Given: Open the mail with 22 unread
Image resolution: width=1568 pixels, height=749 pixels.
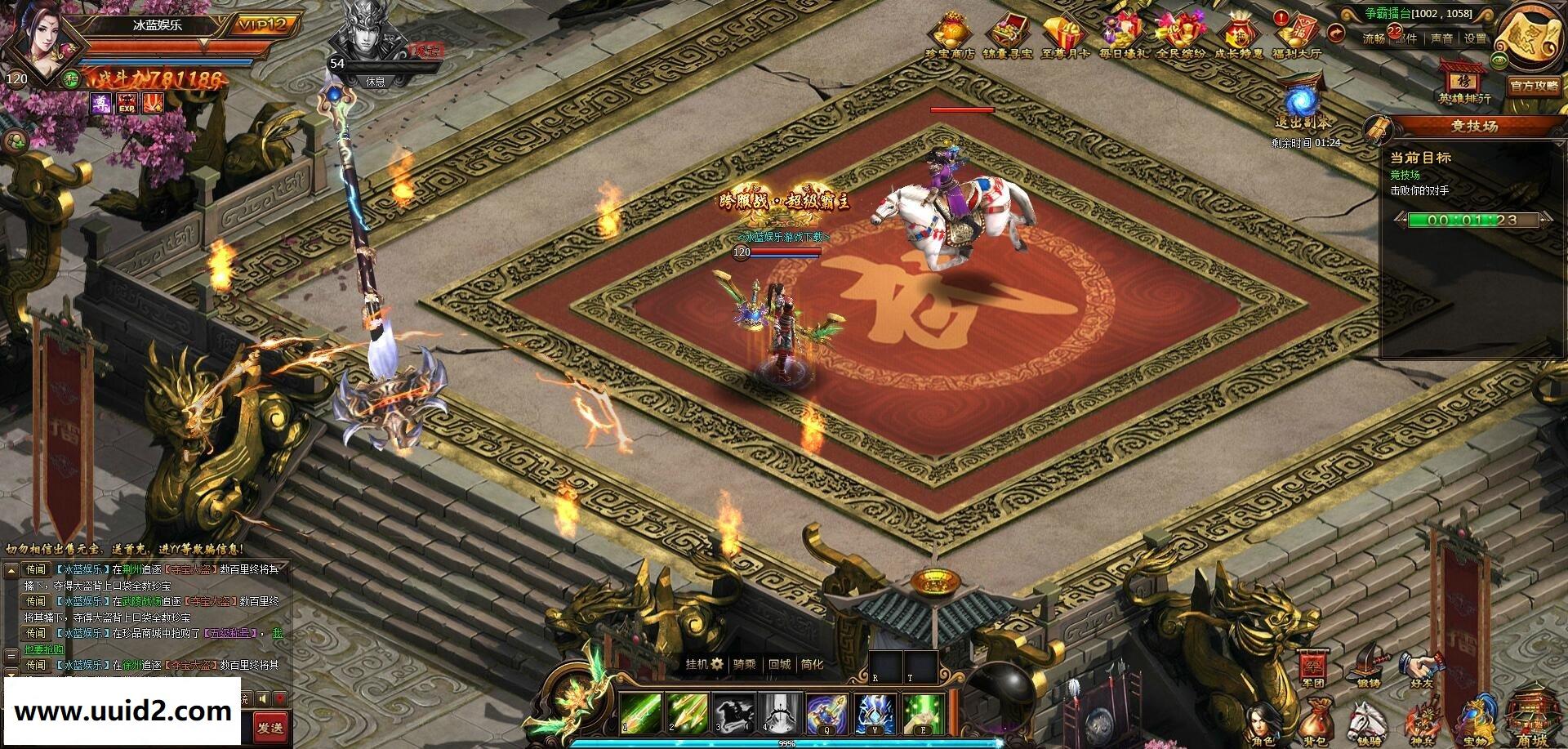Looking at the screenshot, I should [x=1405, y=38].
